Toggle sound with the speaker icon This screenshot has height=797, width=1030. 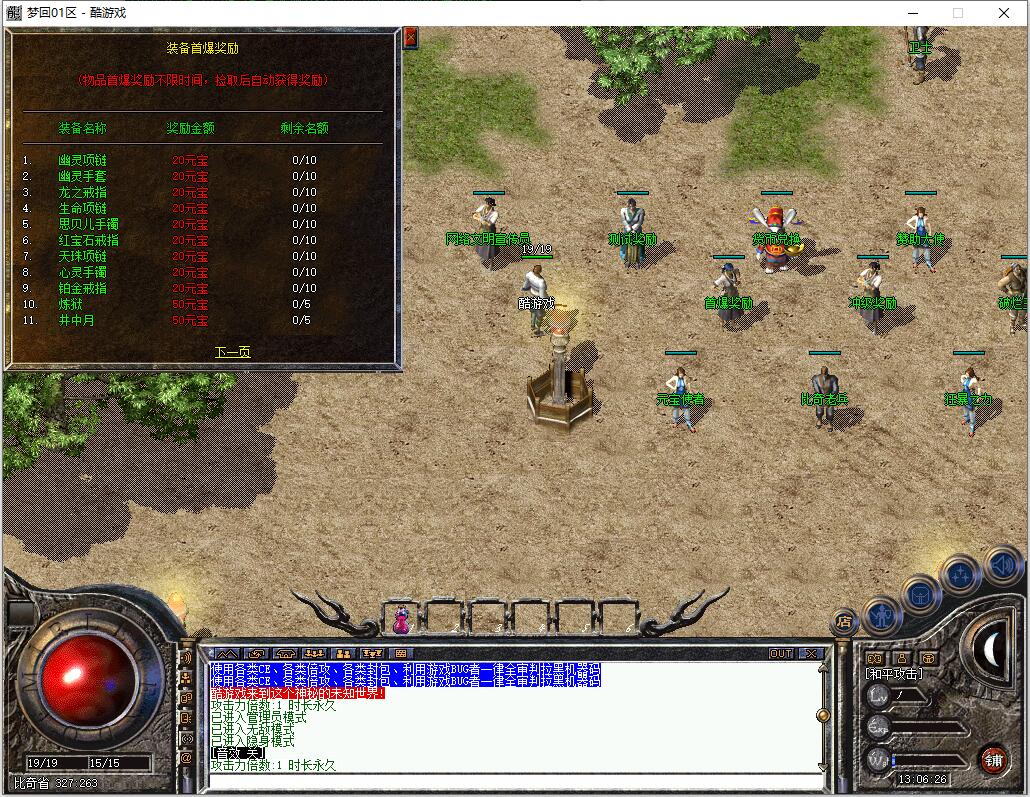(1002, 565)
